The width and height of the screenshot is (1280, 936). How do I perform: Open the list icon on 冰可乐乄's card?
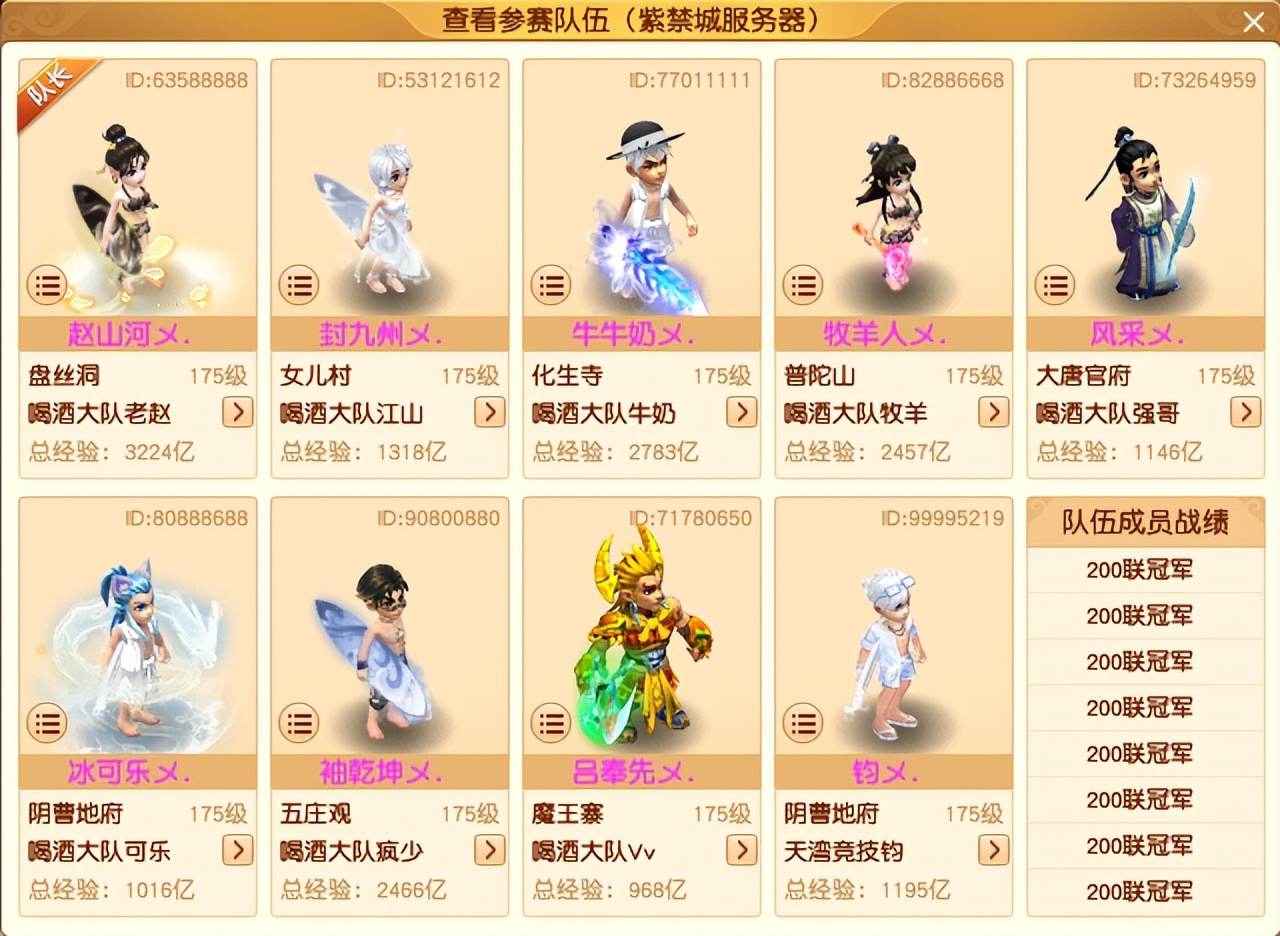[x=47, y=722]
